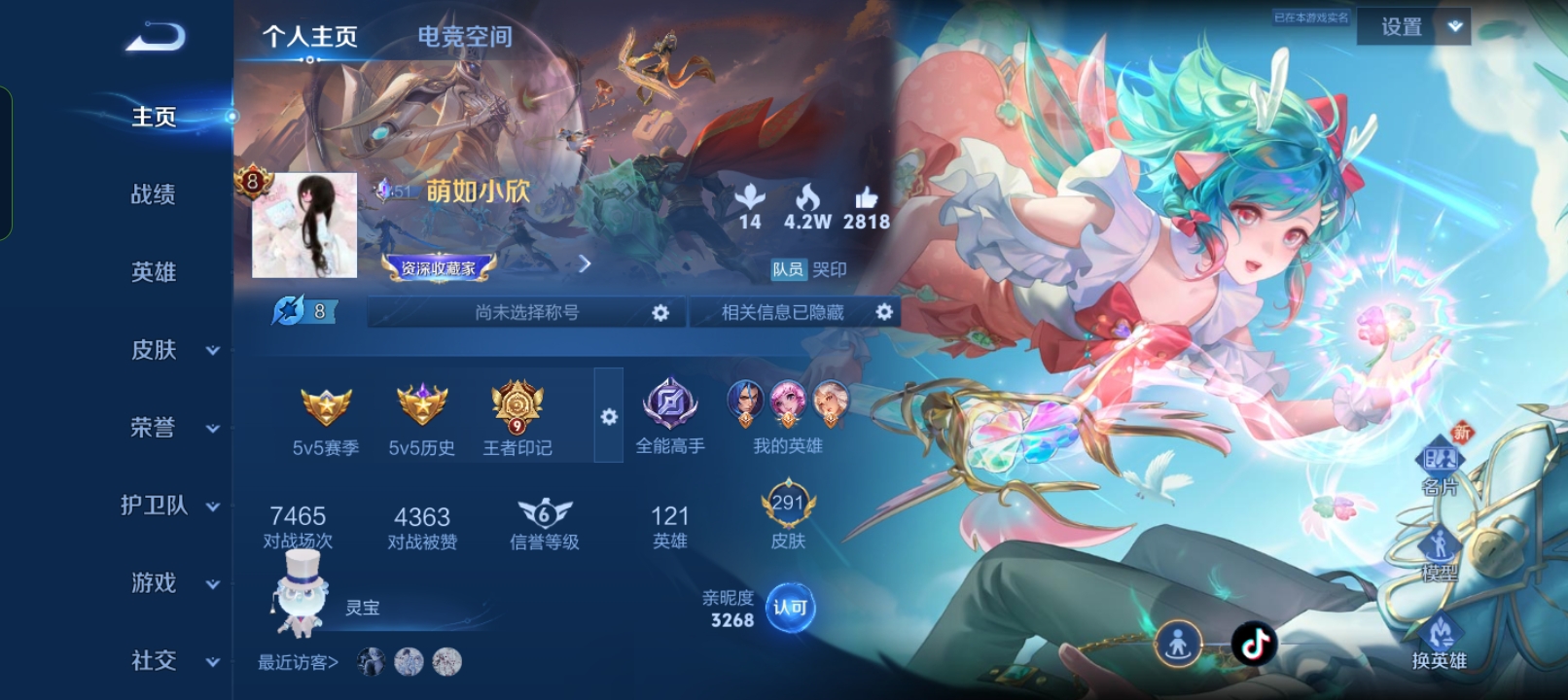Open the TikTok share icon
The image size is (1568, 700).
[x=1254, y=643]
